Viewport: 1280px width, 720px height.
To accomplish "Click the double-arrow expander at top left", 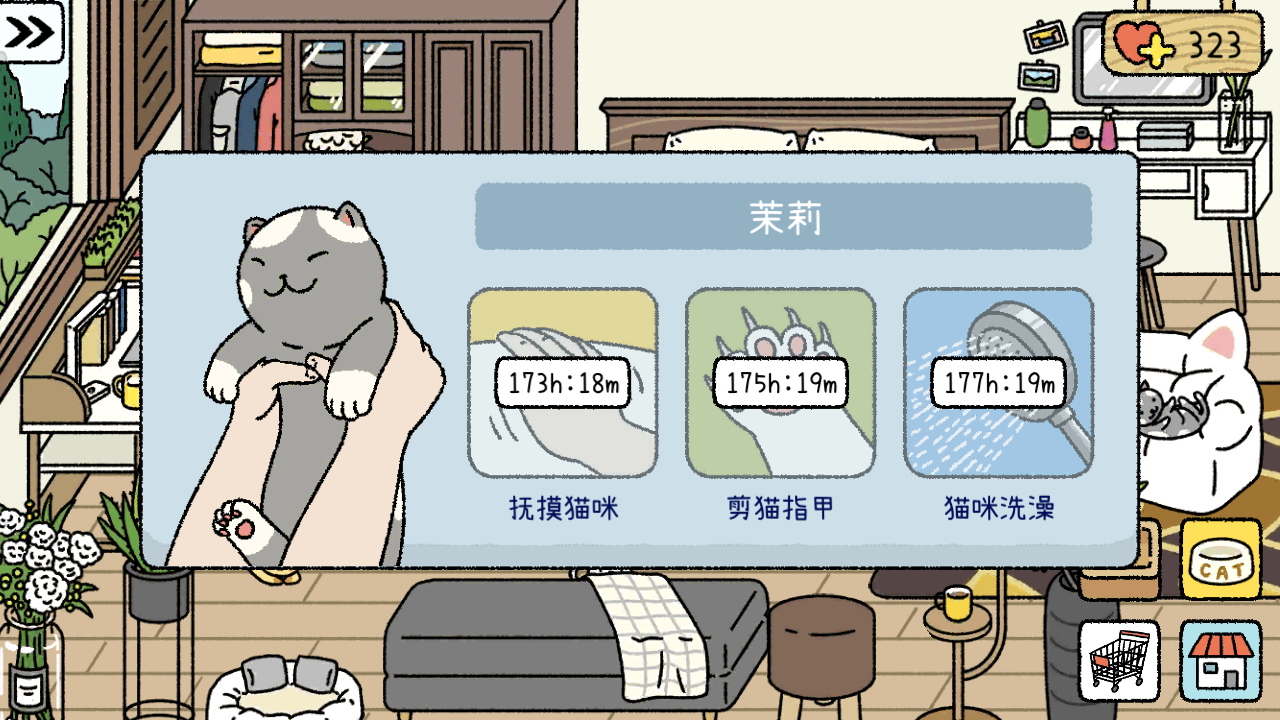I will tap(30, 33).
